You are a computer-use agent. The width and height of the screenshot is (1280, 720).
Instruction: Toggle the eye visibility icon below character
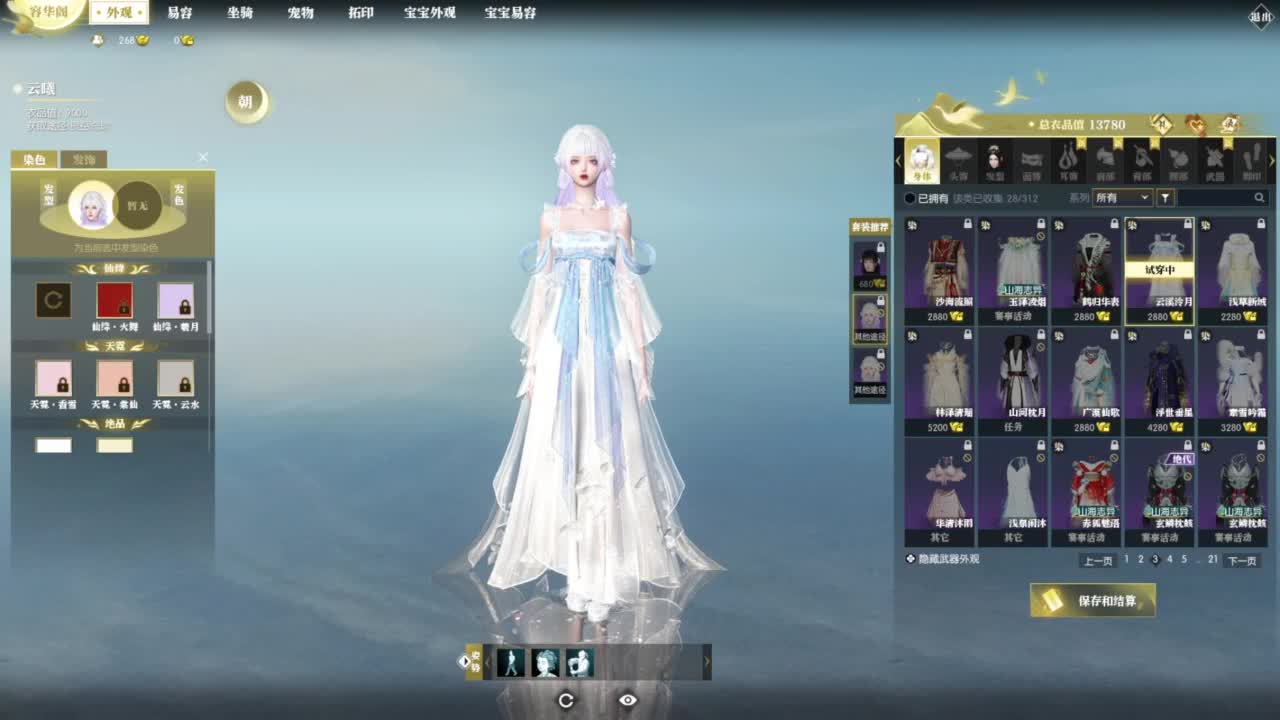coord(628,700)
